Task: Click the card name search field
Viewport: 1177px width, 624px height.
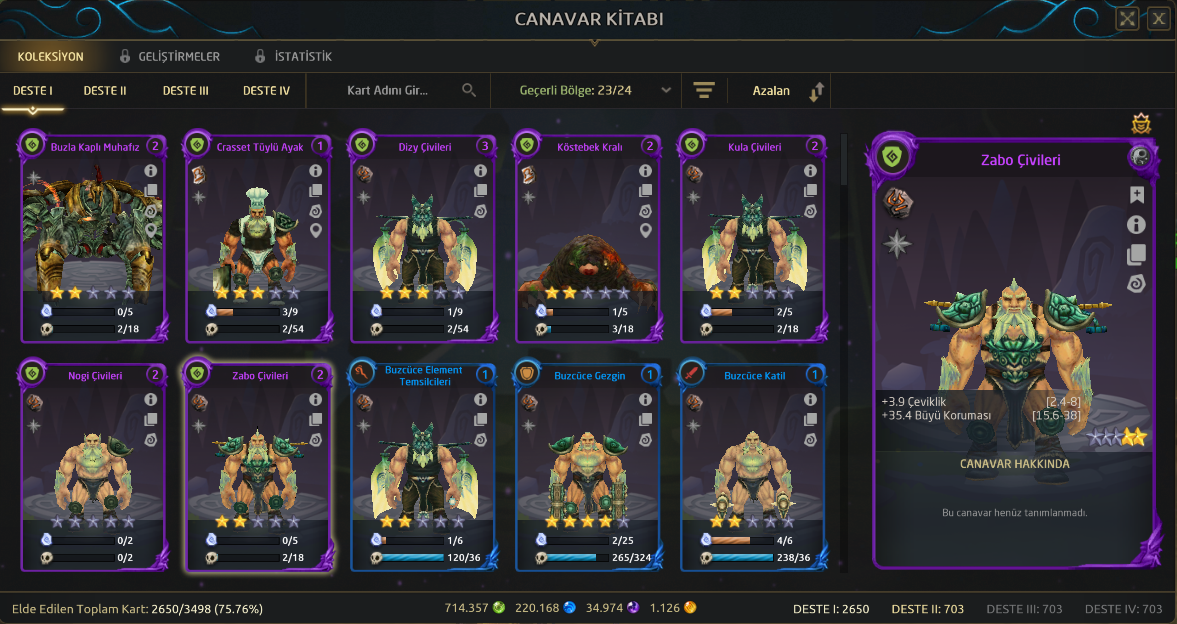Action: pos(400,91)
